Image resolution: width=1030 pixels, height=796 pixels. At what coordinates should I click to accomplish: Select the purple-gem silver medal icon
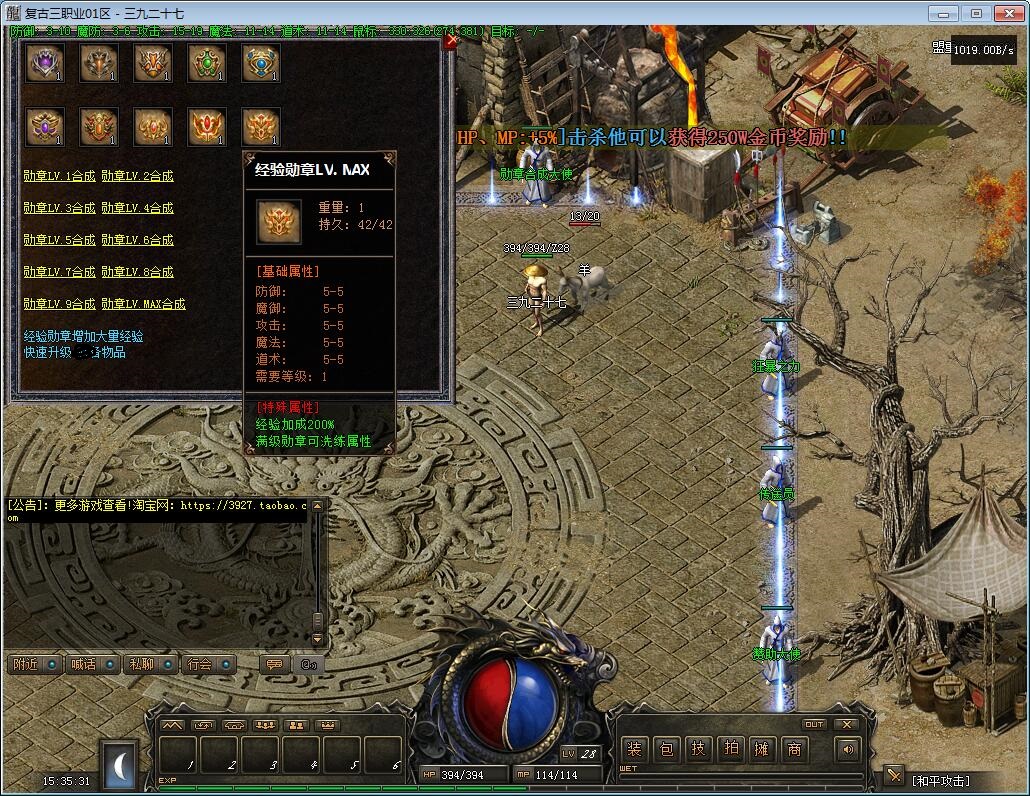45,63
